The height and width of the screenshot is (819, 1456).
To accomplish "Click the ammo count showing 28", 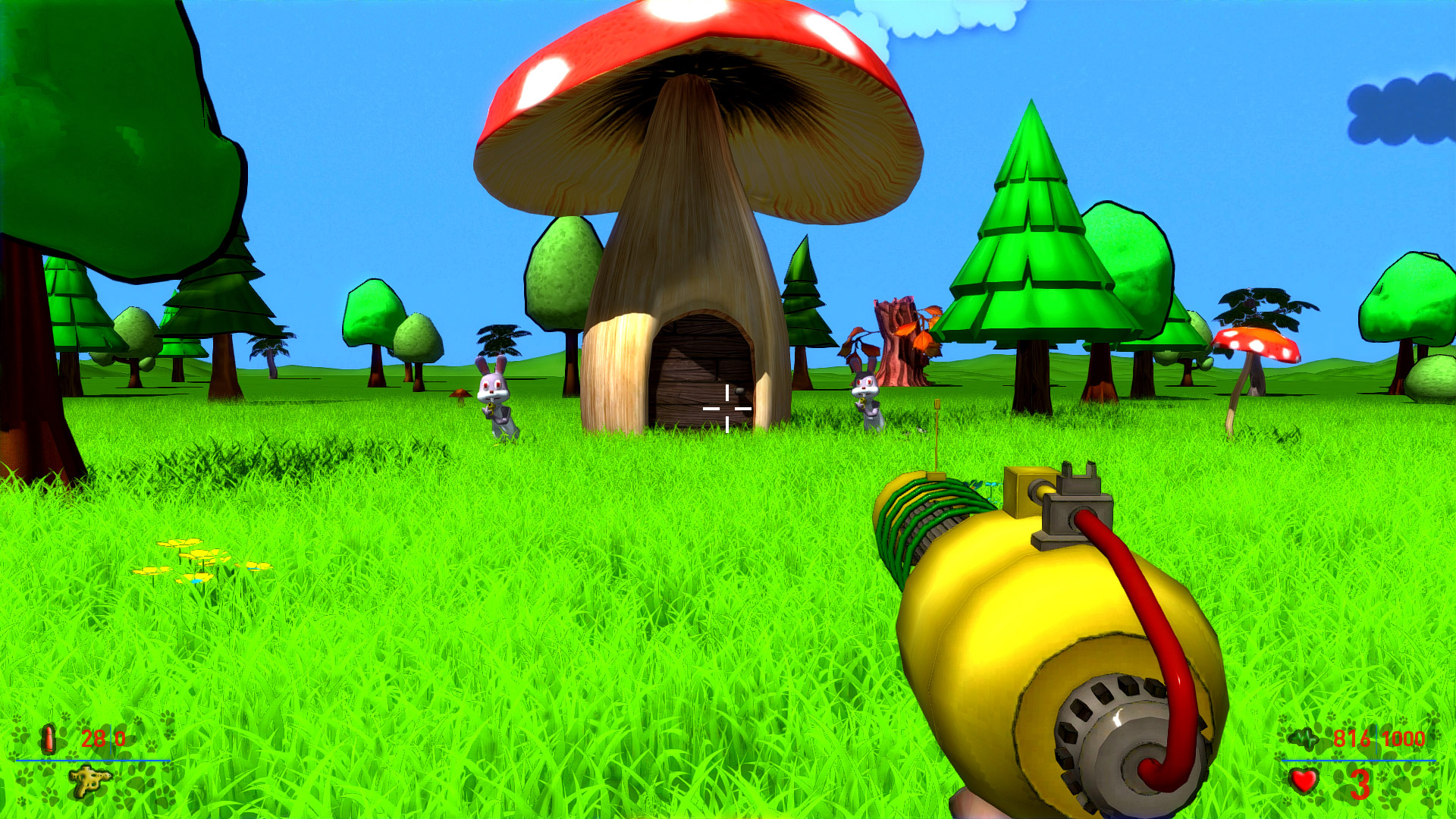I will coord(93,737).
